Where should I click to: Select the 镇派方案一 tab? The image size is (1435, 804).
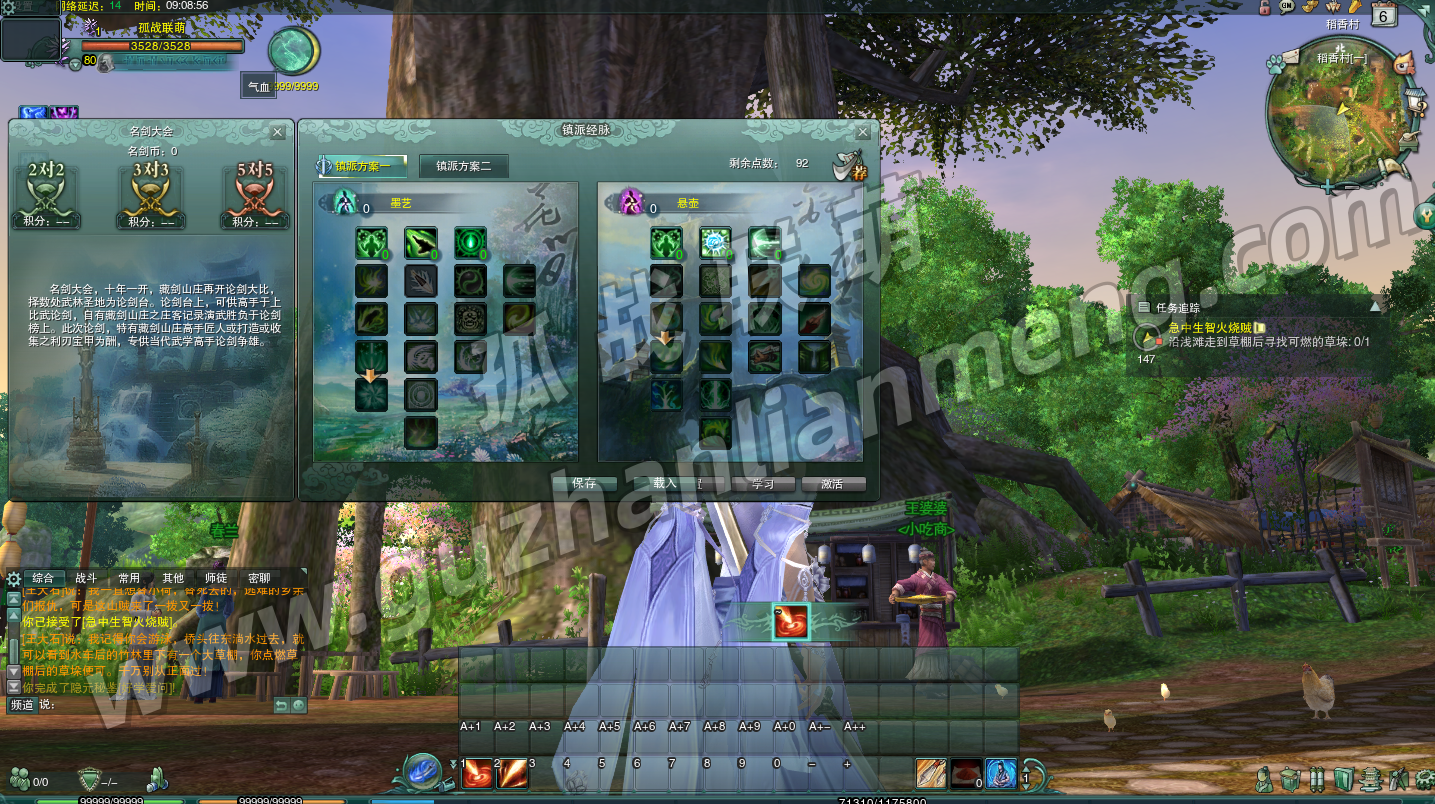point(362,166)
